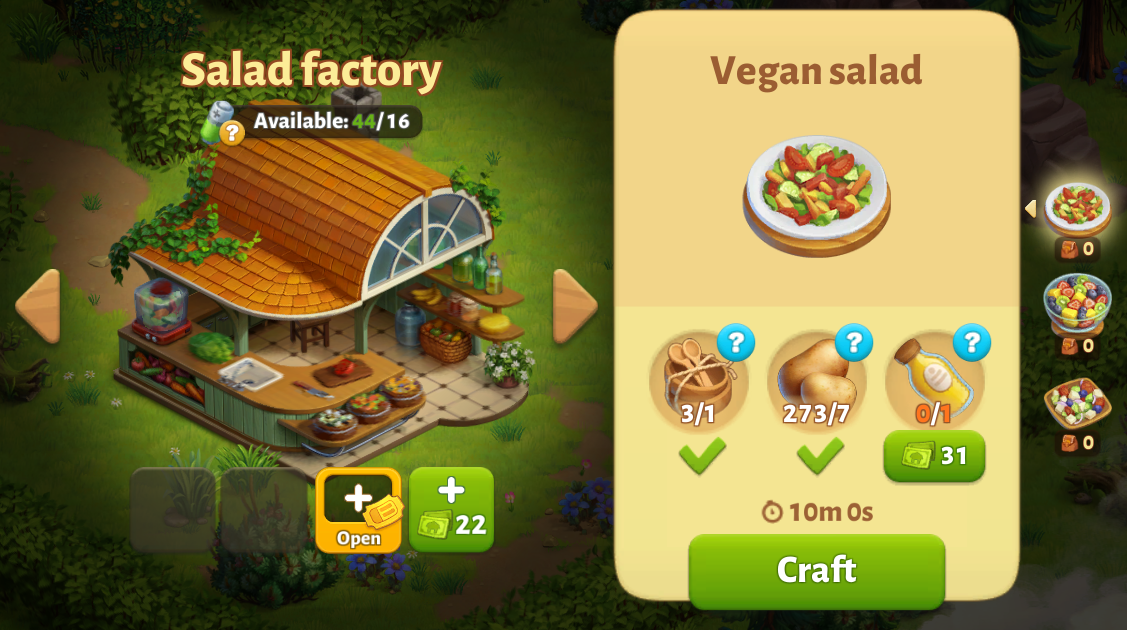Select the fruit salad bowl recipe

coord(1077,302)
